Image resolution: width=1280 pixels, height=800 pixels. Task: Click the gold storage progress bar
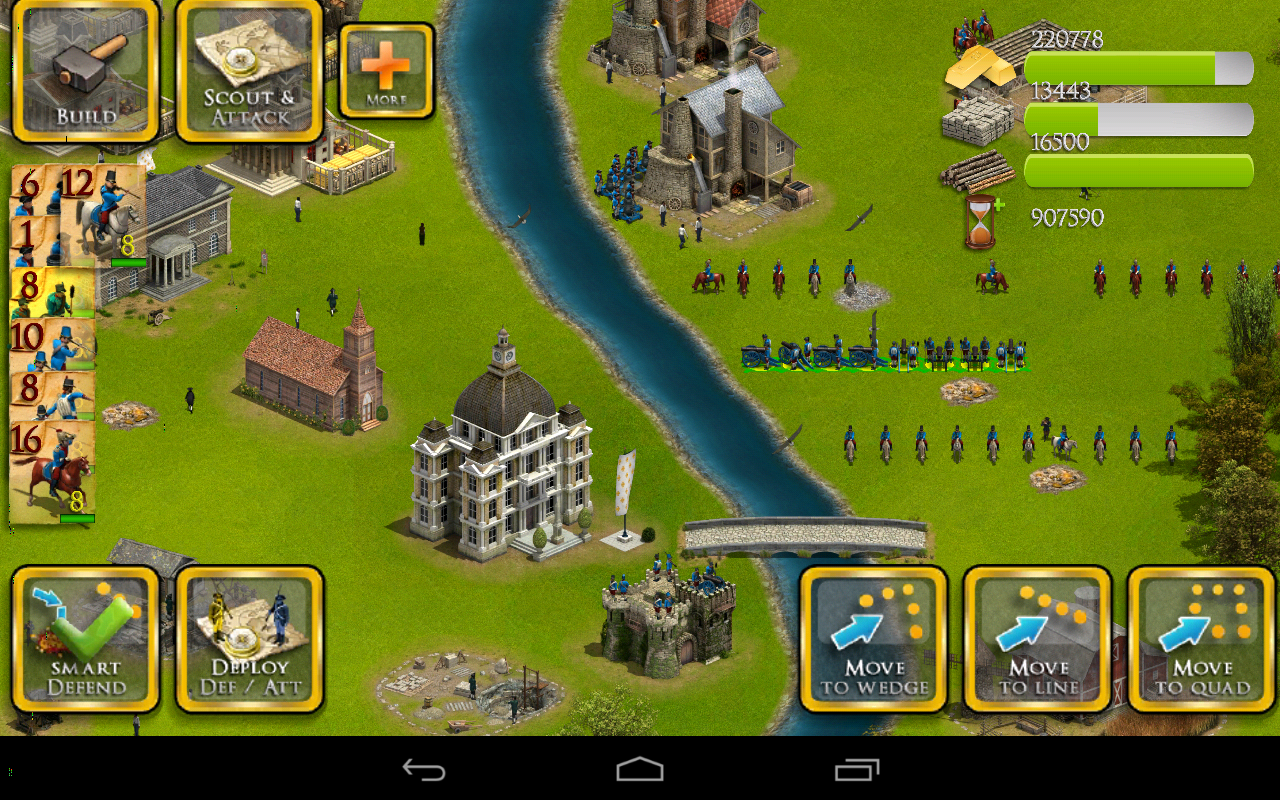pos(1138,68)
